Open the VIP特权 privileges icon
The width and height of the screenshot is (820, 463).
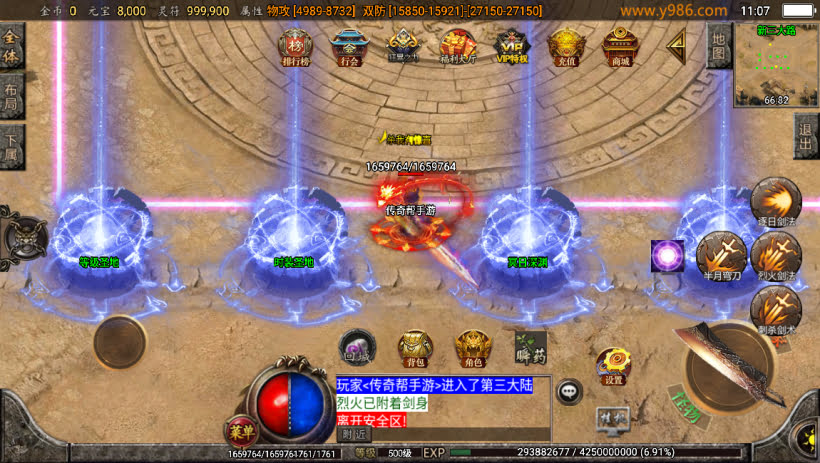click(x=510, y=46)
